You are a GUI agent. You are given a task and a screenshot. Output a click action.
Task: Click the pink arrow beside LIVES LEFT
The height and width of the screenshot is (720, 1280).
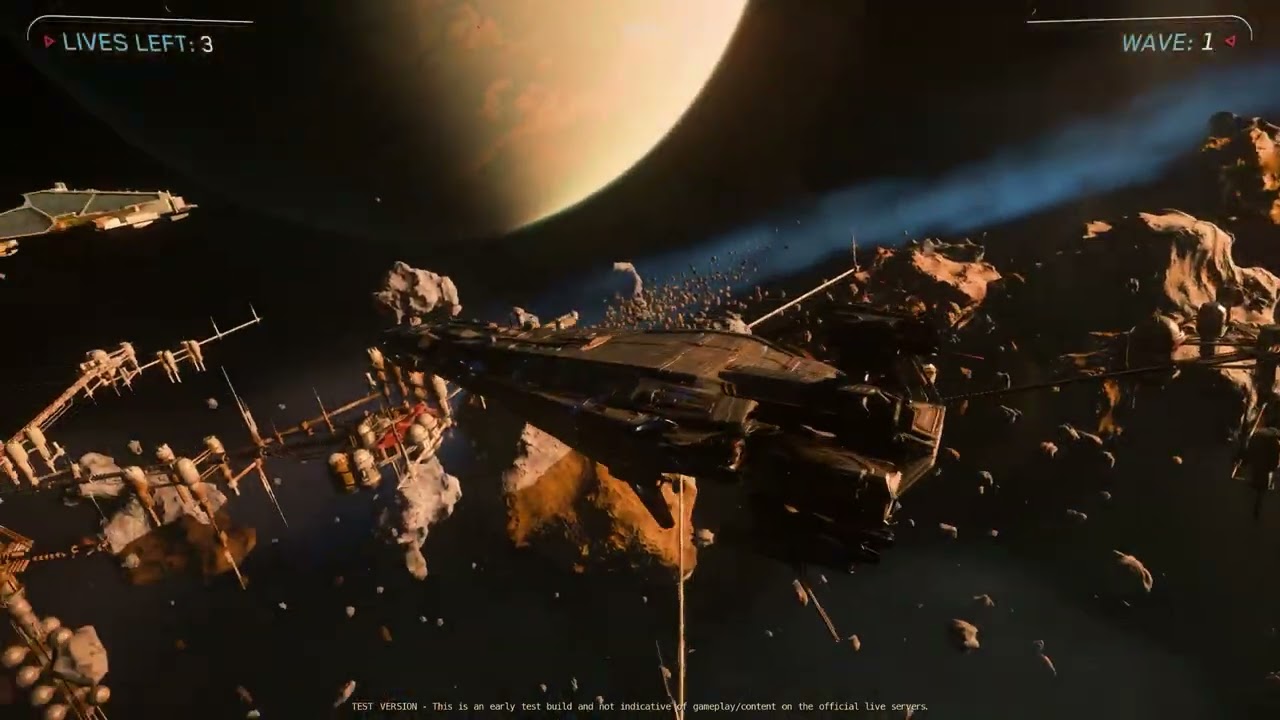point(47,43)
